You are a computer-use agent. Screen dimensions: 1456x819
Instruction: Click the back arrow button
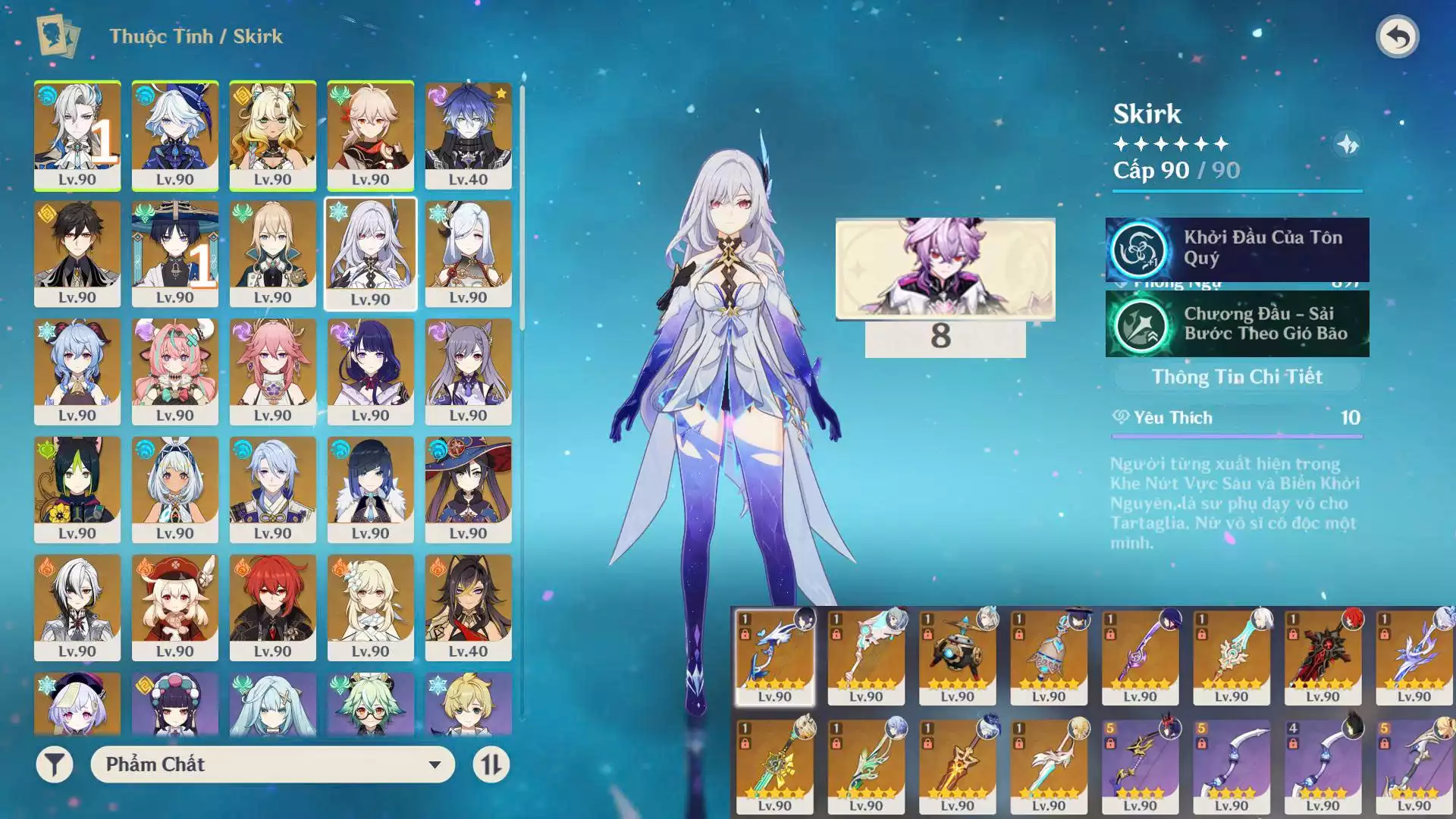(1397, 36)
